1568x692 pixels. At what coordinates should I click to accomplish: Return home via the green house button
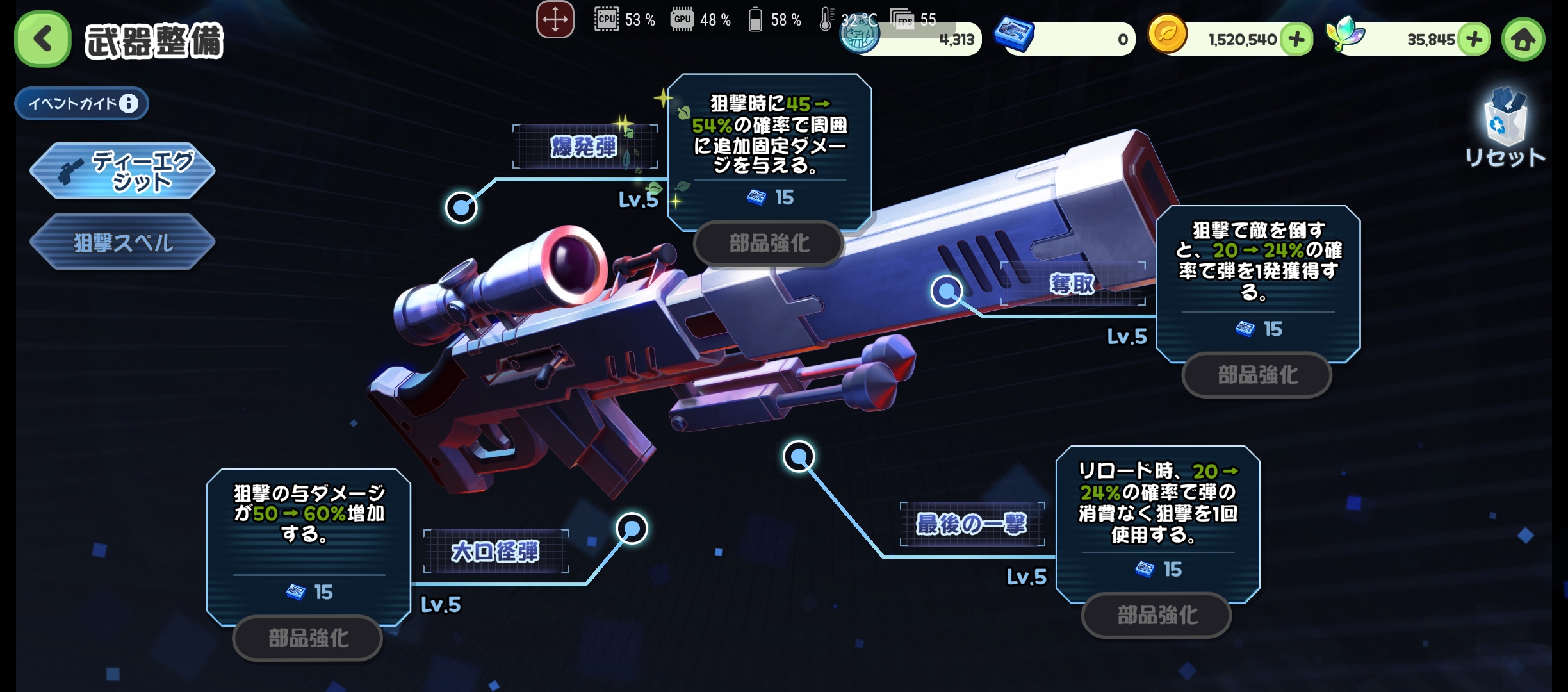coord(1523,40)
